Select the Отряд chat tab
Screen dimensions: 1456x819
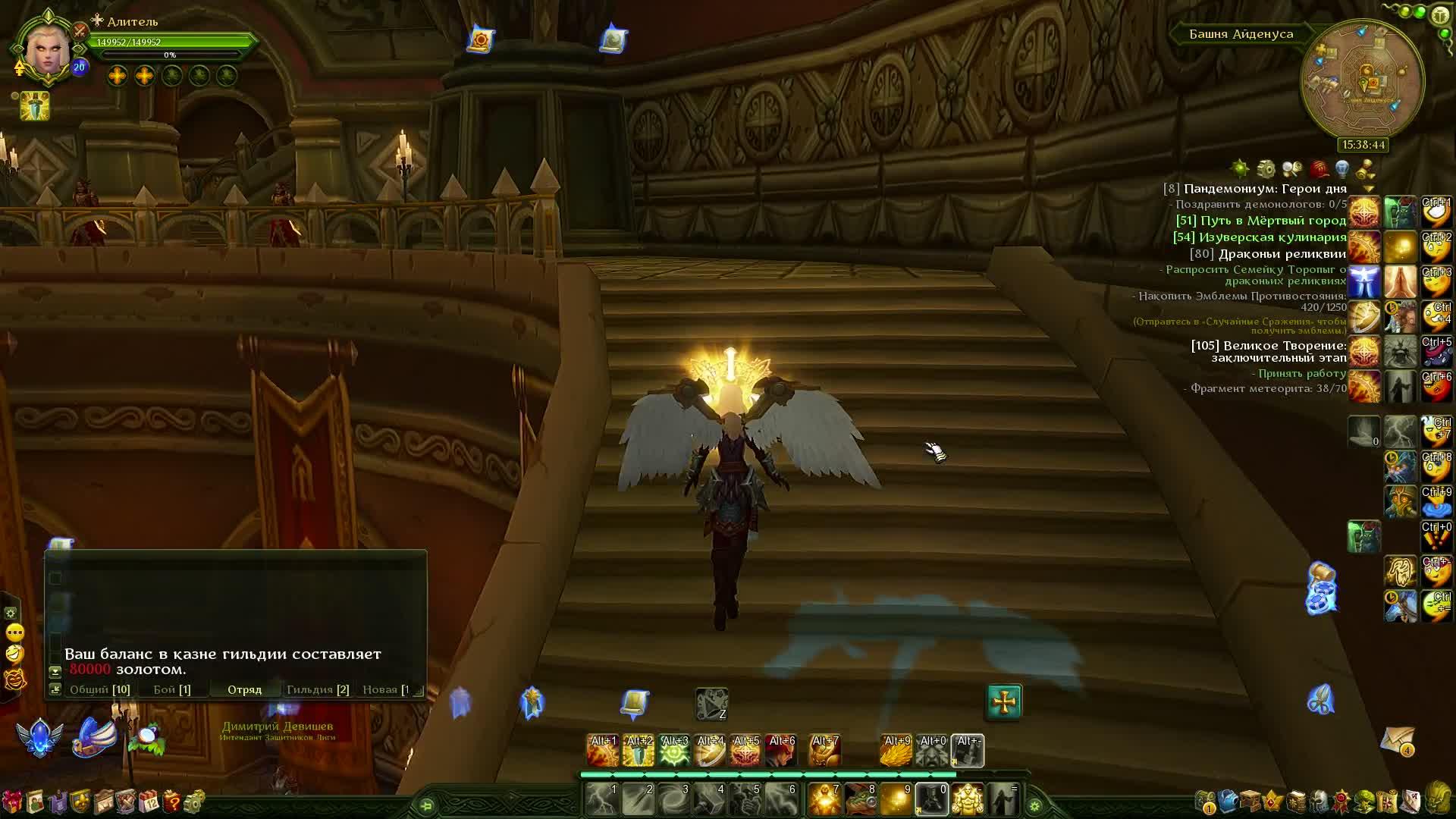point(244,689)
